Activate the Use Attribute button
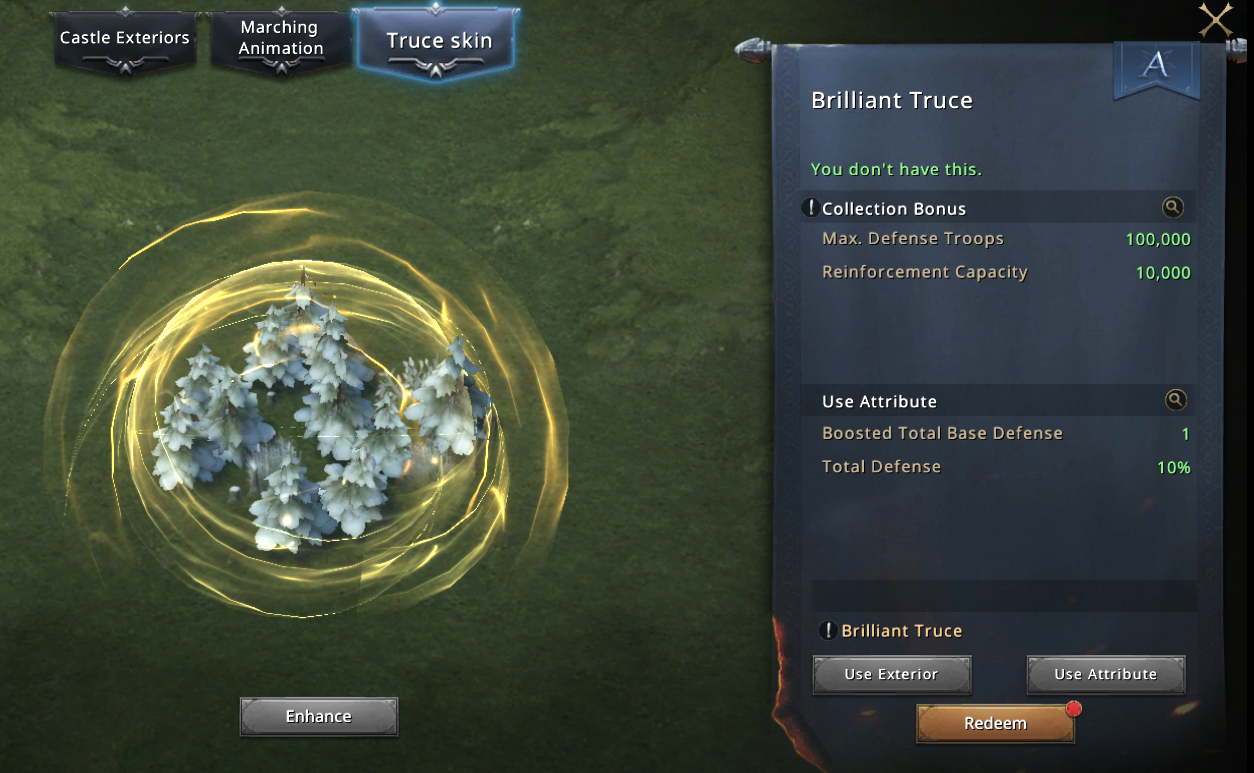Image resolution: width=1254 pixels, height=773 pixels. (x=1105, y=674)
